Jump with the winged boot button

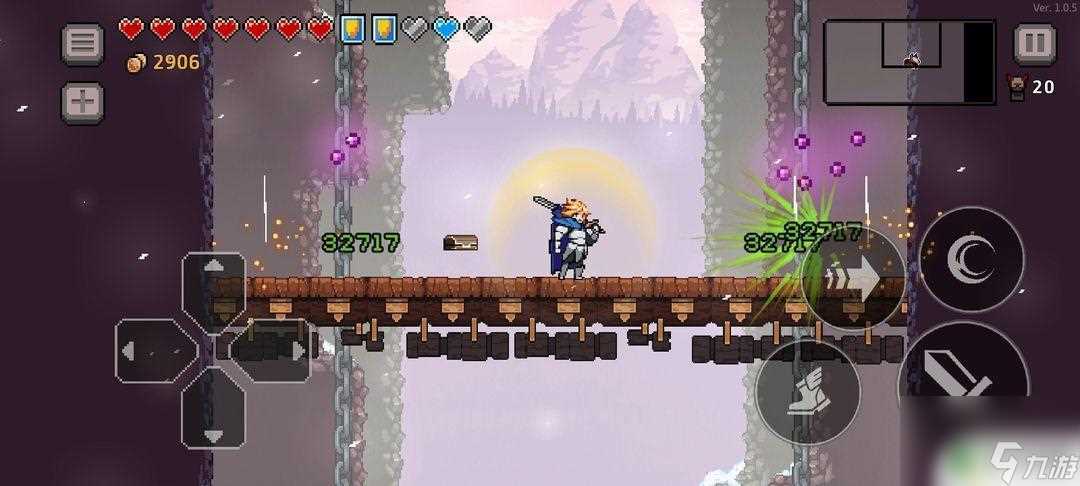coord(807,391)
